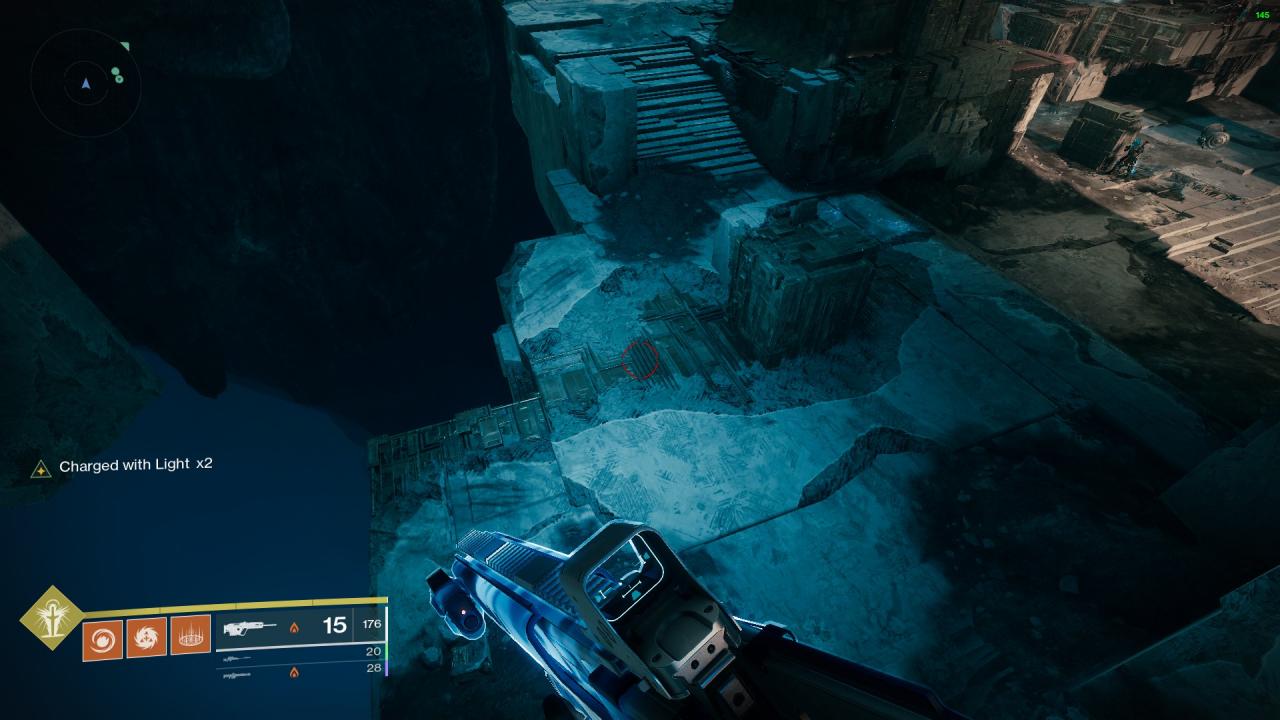The image size is (1280, 720).
Task: Use the solar grenade ability icon
Action: coord(102,636)
